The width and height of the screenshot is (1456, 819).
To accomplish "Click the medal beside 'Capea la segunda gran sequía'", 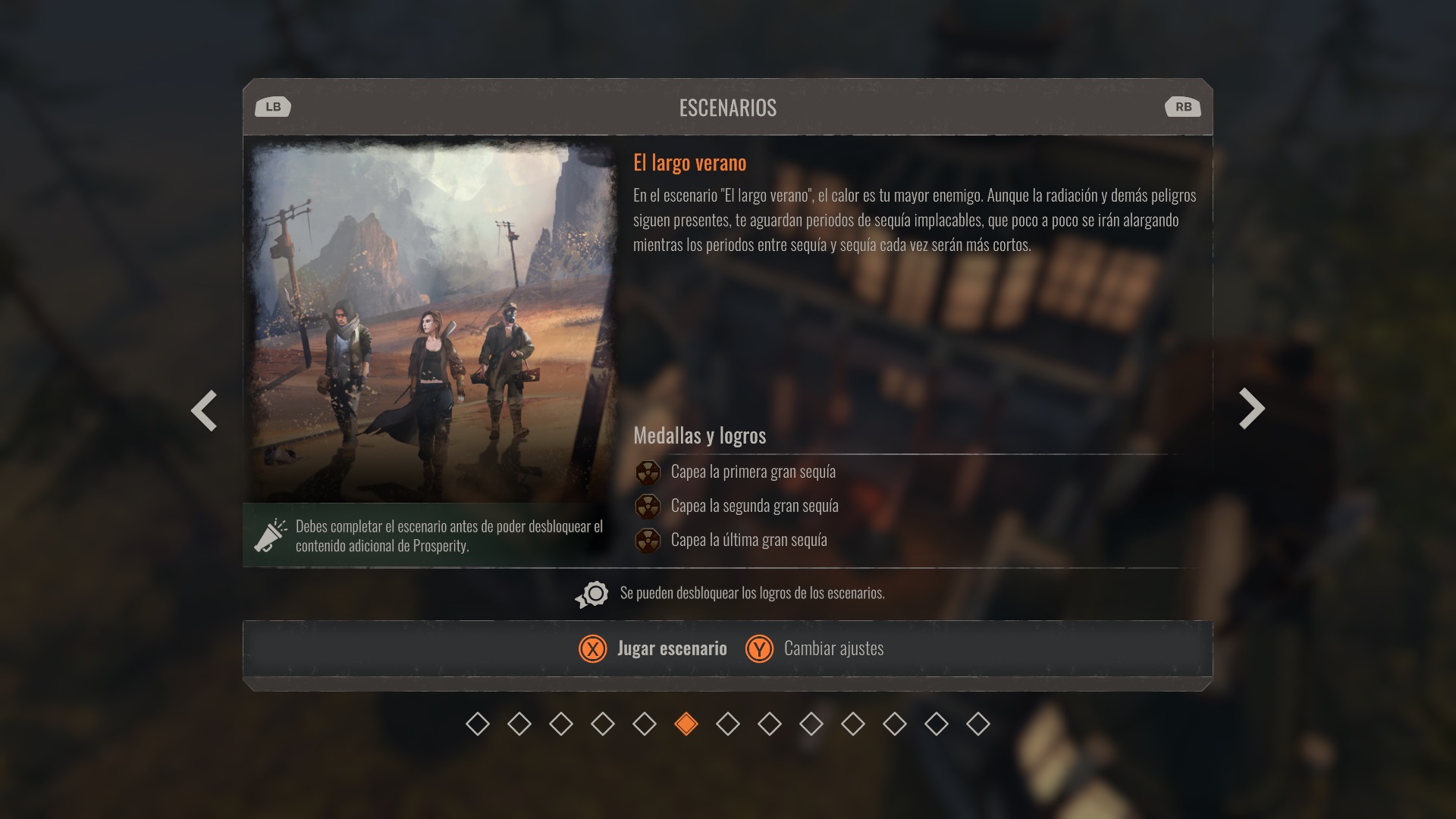I will tap(648, 506).
